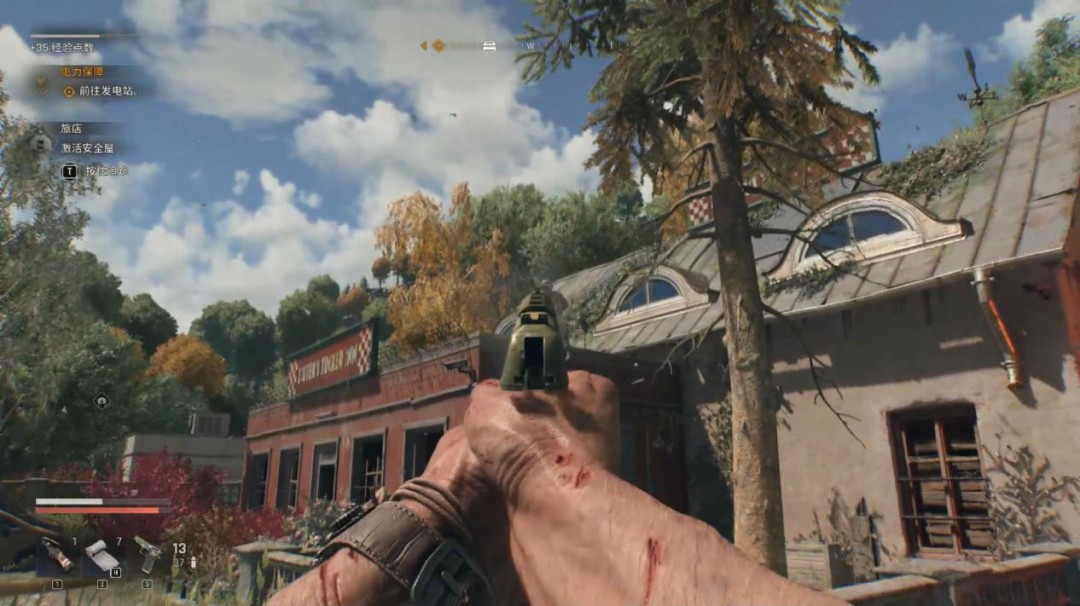Viewport: 1080px width, 606px height.
Task: Choose the bandage slot
Action: (101, 556)
